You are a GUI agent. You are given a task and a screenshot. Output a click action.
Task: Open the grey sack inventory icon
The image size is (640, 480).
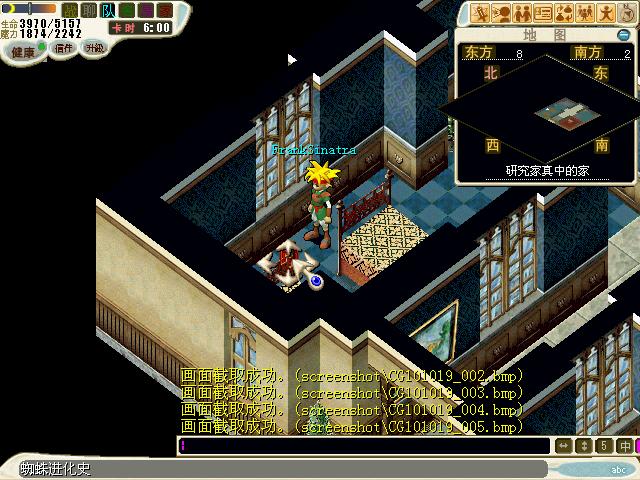[x=627, y=13]
